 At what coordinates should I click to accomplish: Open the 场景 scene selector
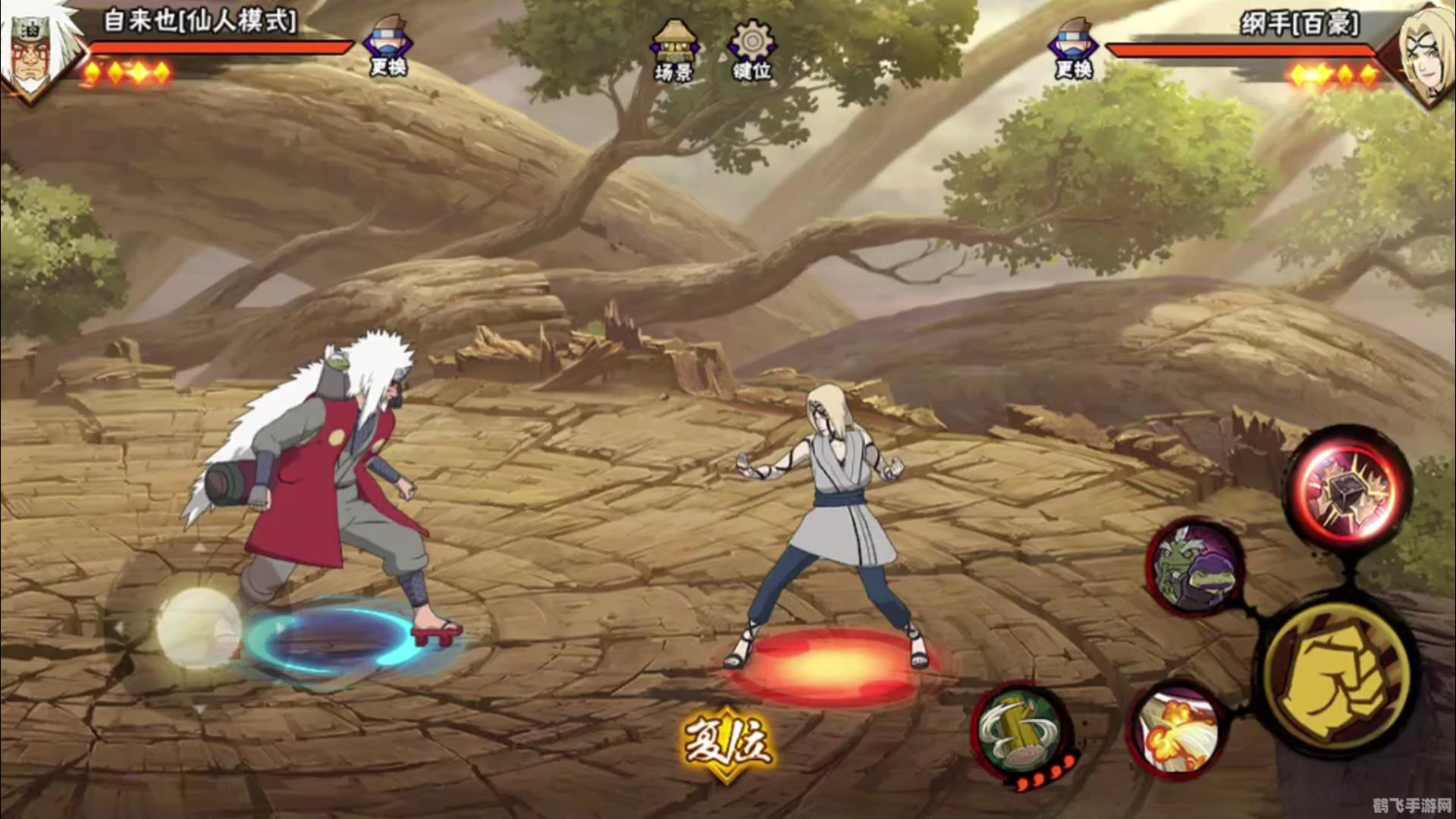(673, 52)
